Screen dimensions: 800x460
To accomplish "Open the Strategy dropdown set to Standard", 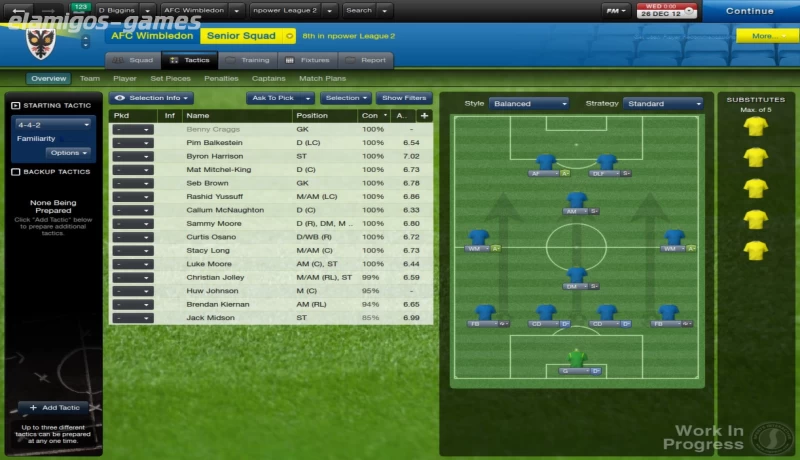I will 663,103.
